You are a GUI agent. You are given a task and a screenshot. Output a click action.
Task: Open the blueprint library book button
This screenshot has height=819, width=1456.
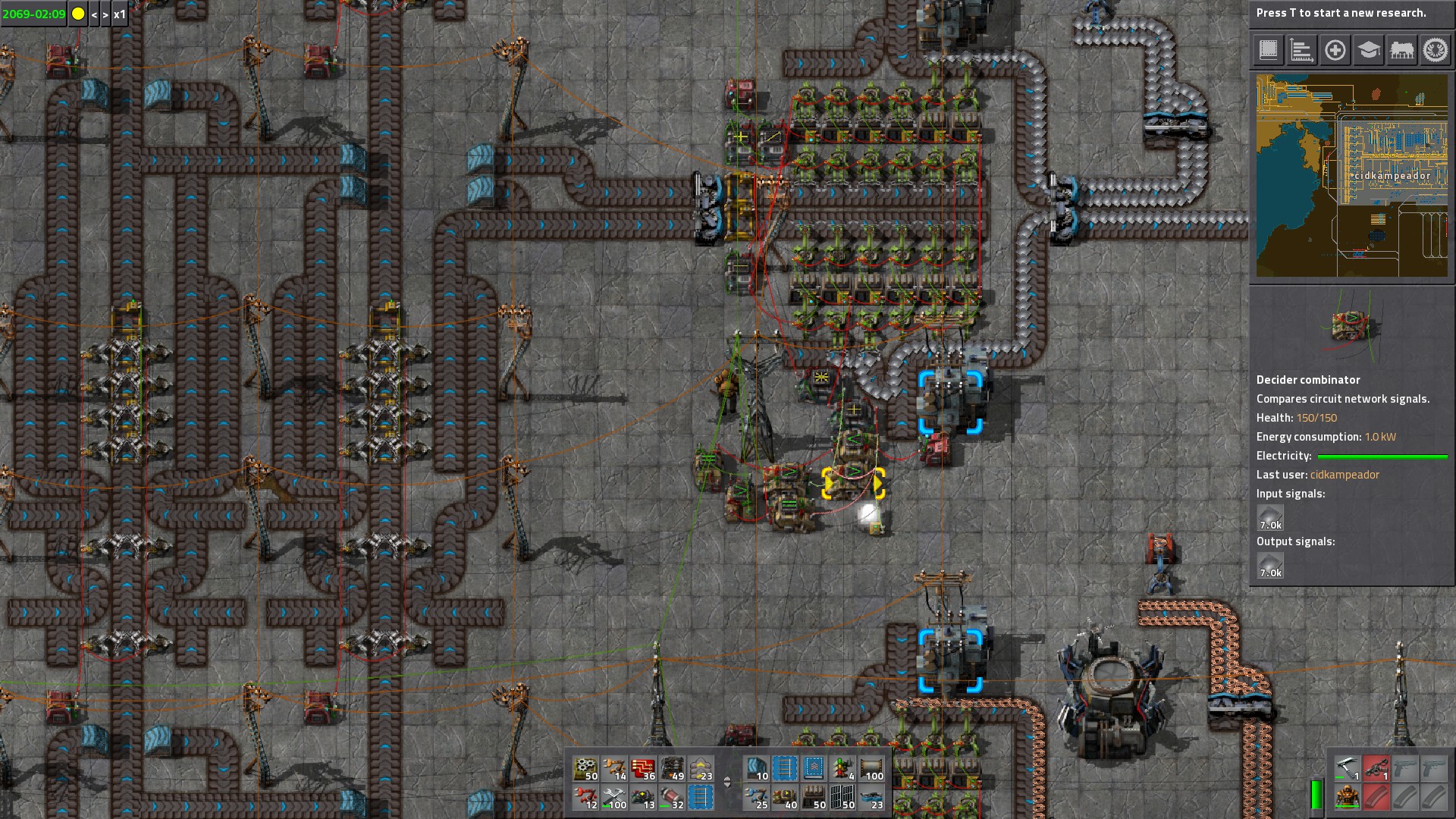[1268, 51]
